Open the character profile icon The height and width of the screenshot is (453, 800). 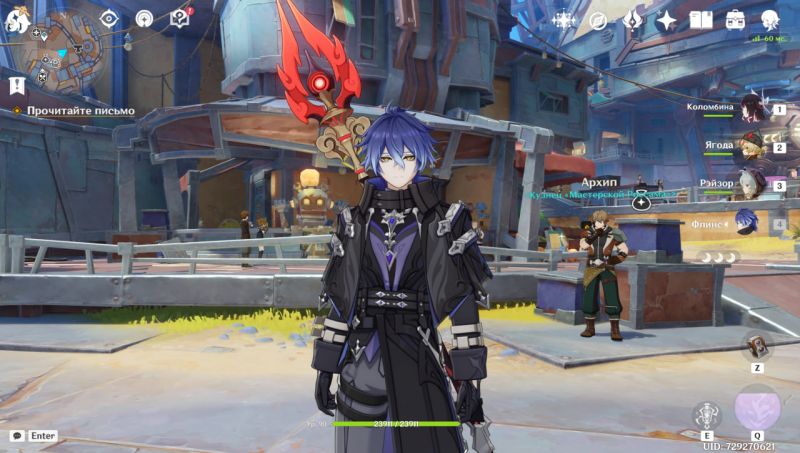[x=770, y=20]
